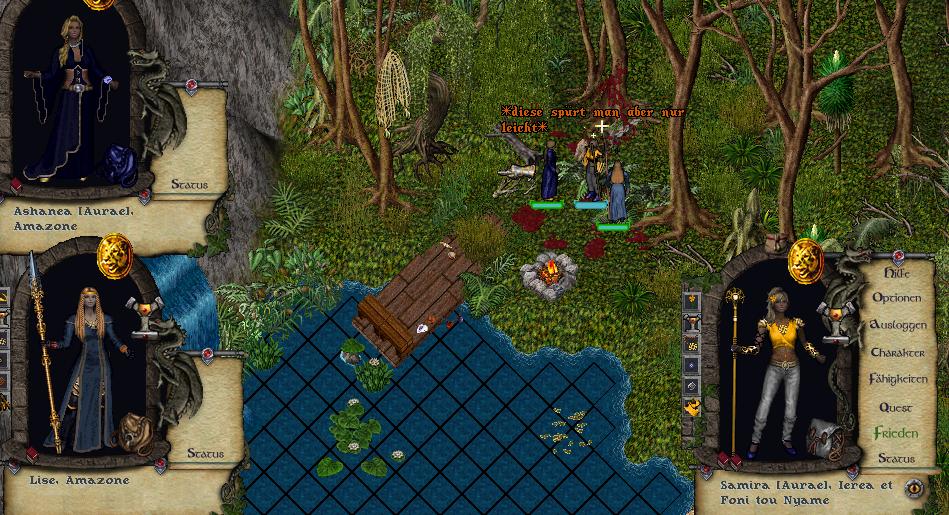Show the Fähigkeiten list
This screenshot has width=949, height=515.
coord(898,379)
